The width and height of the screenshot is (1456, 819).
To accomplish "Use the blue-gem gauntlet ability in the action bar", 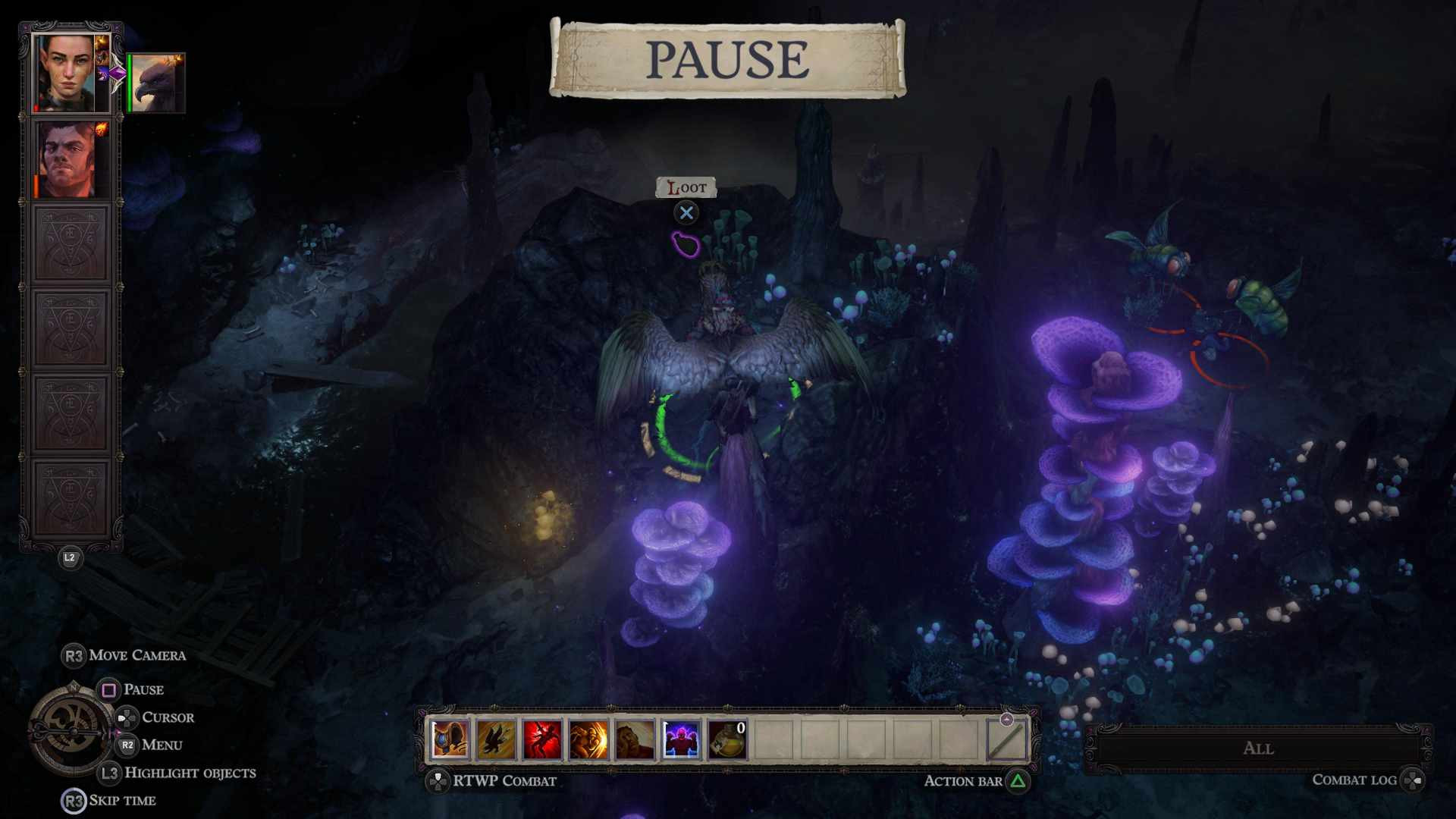I will 450,739.
